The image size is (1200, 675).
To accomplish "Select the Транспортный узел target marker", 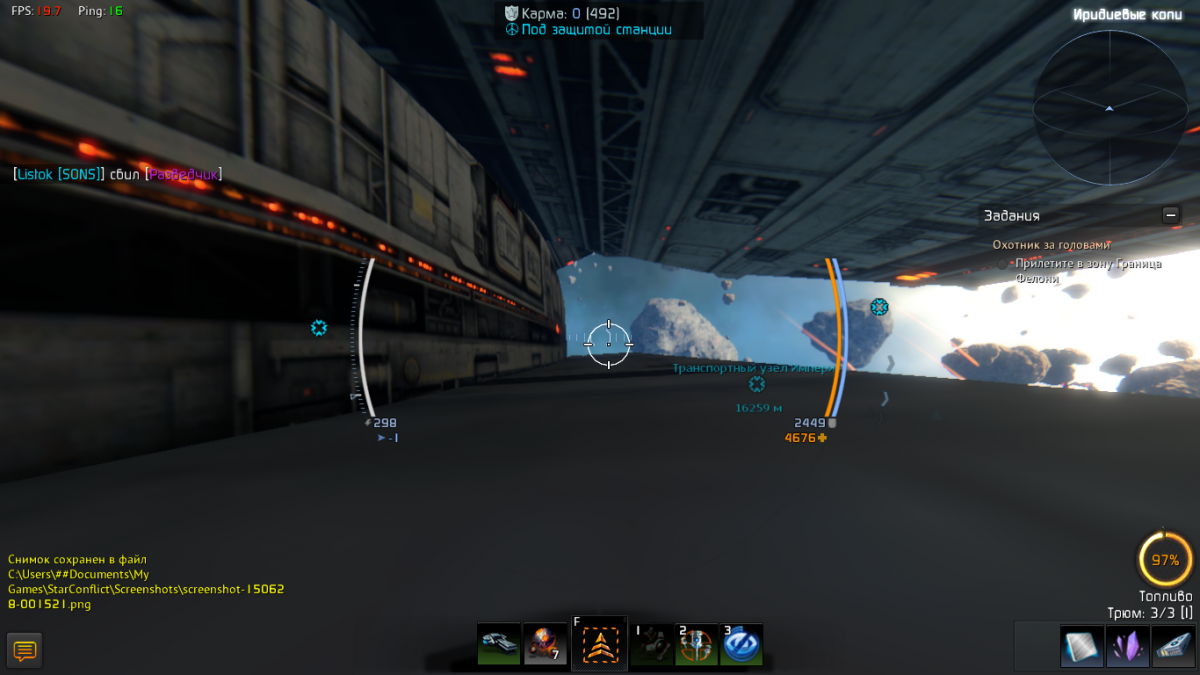I will tap(757, 384).
